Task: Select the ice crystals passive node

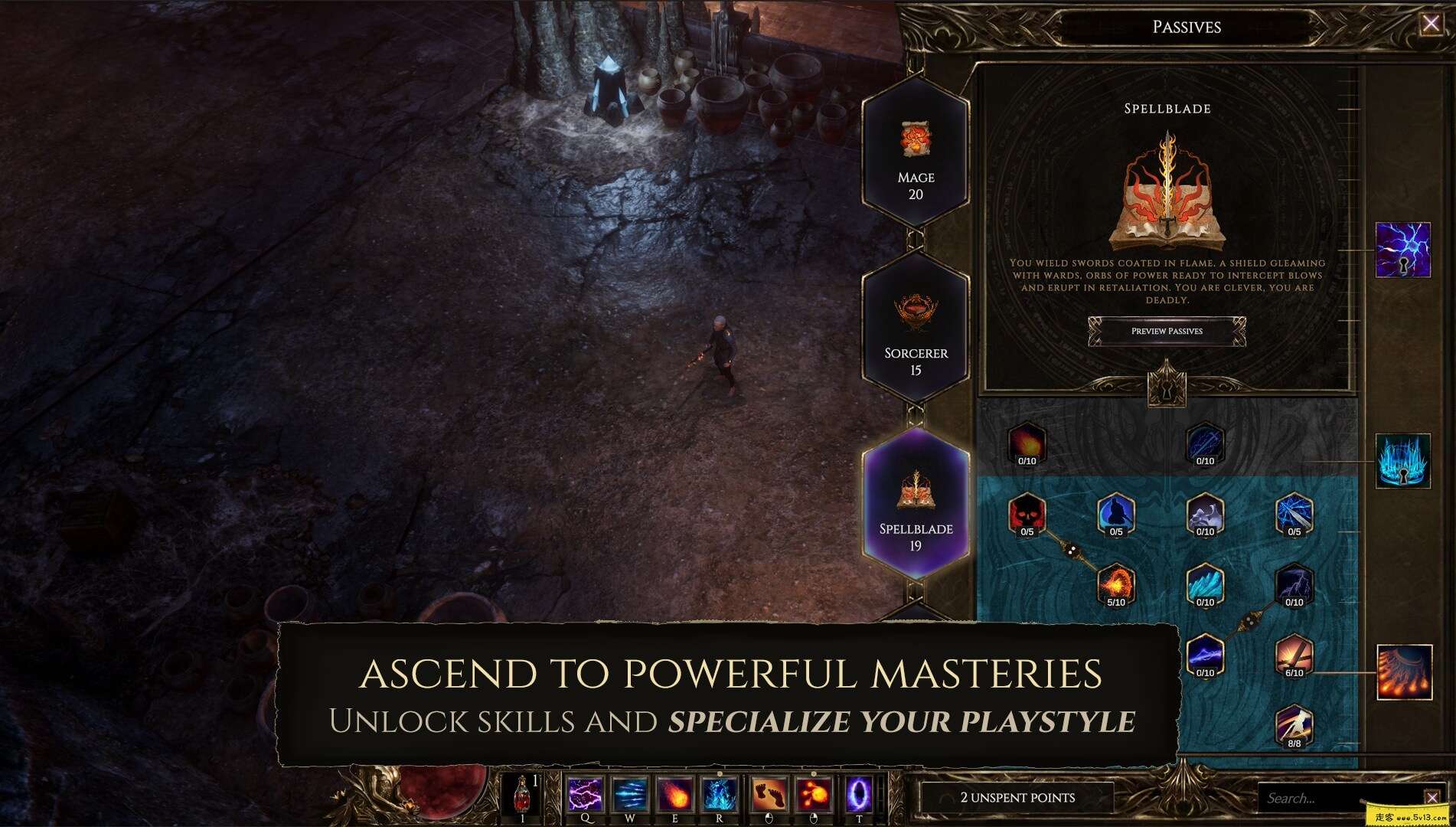Action: coord(1205,583)
